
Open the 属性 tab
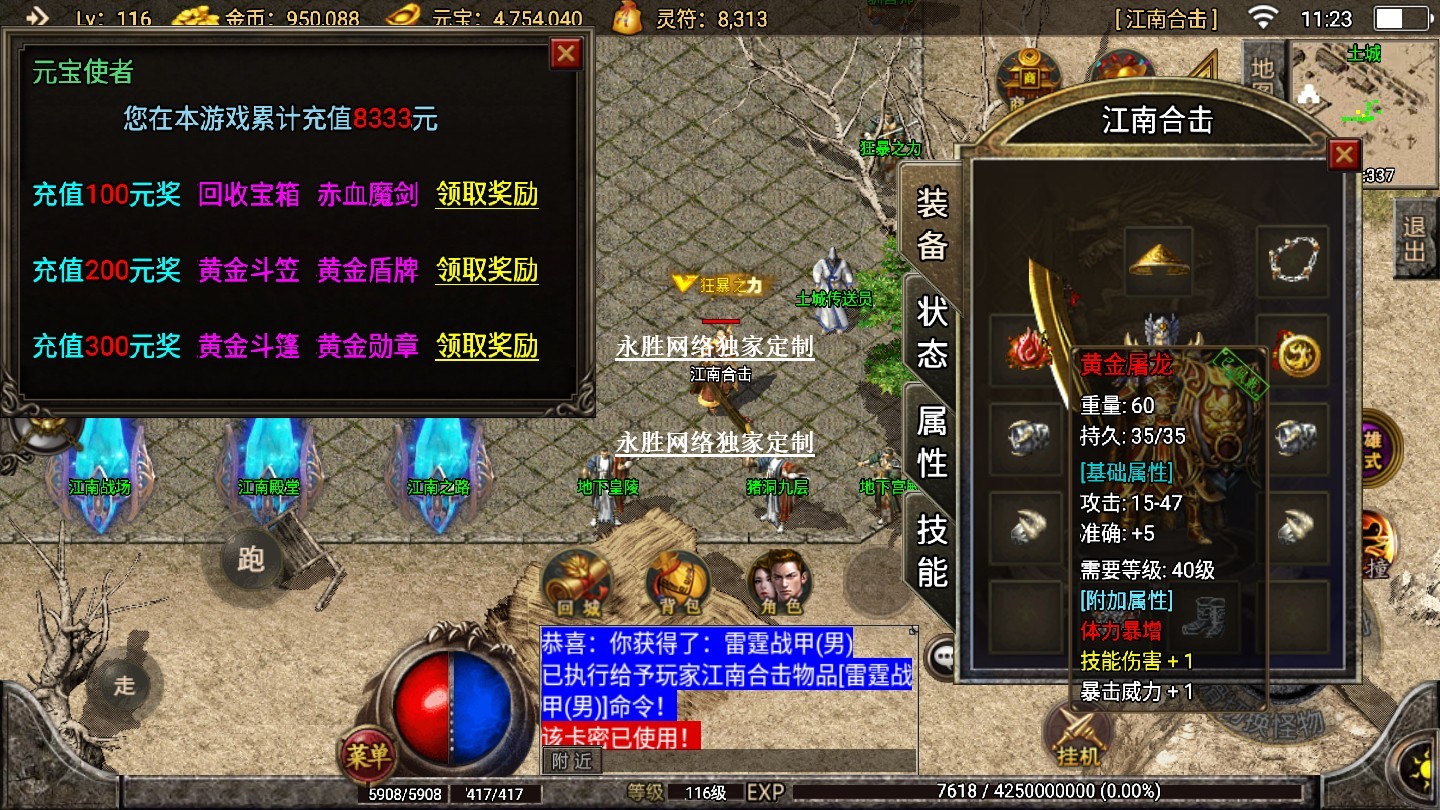point(932,442)
